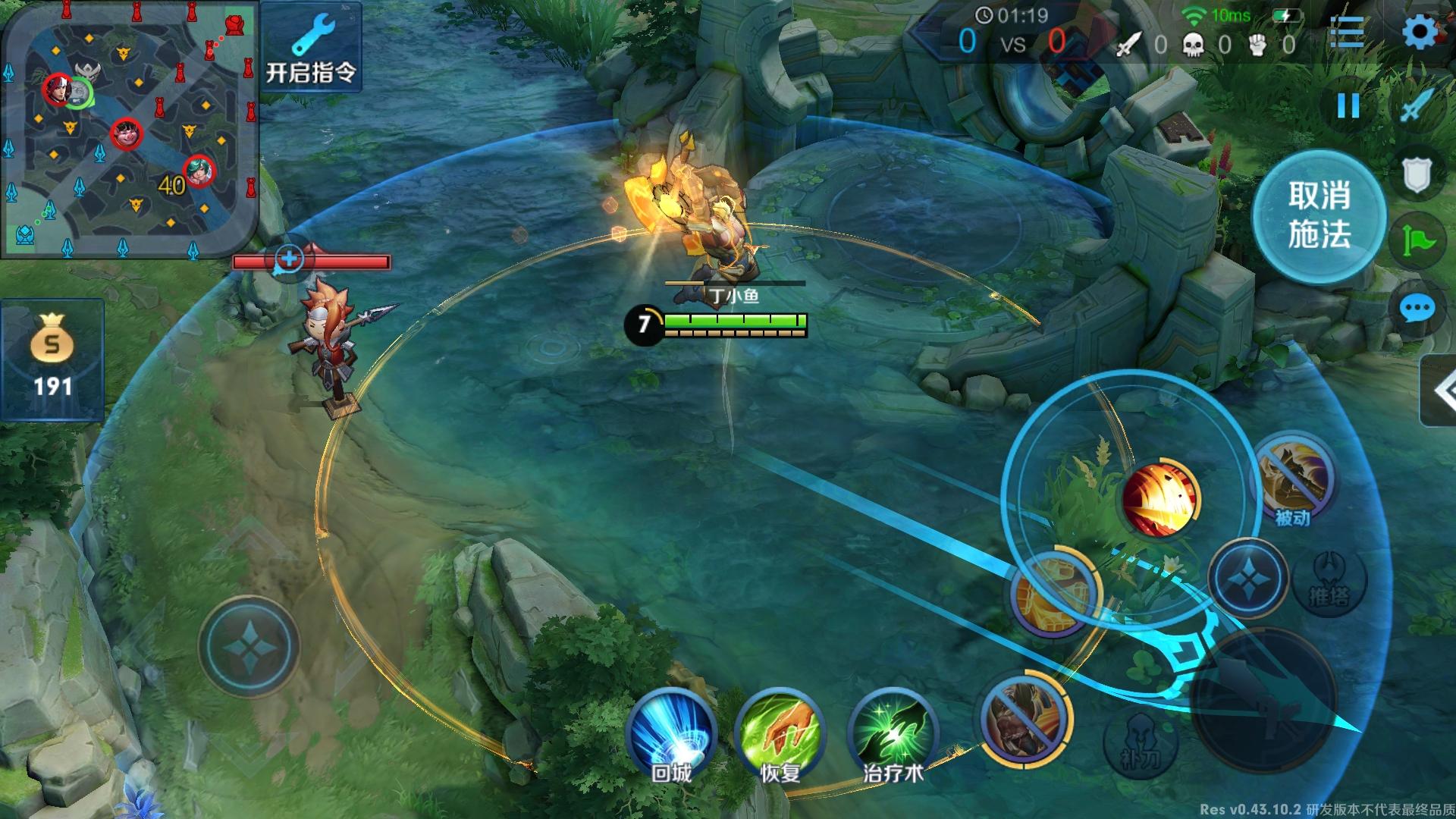Click the minimap
The image size is (1456, 819).
[129, 129]
